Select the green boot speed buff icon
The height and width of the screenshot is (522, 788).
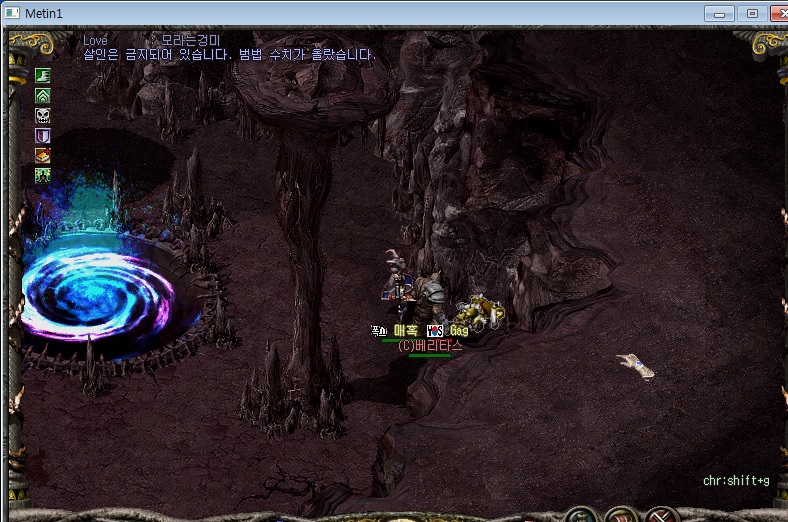tap(43, 76)
